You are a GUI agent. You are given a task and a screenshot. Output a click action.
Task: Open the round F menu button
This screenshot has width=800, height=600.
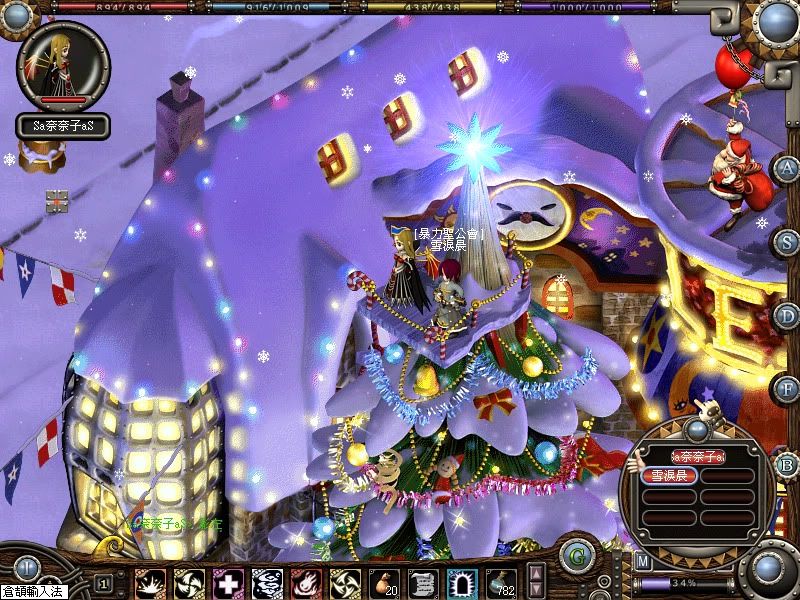pyautogui.click(x=786, y=388)
